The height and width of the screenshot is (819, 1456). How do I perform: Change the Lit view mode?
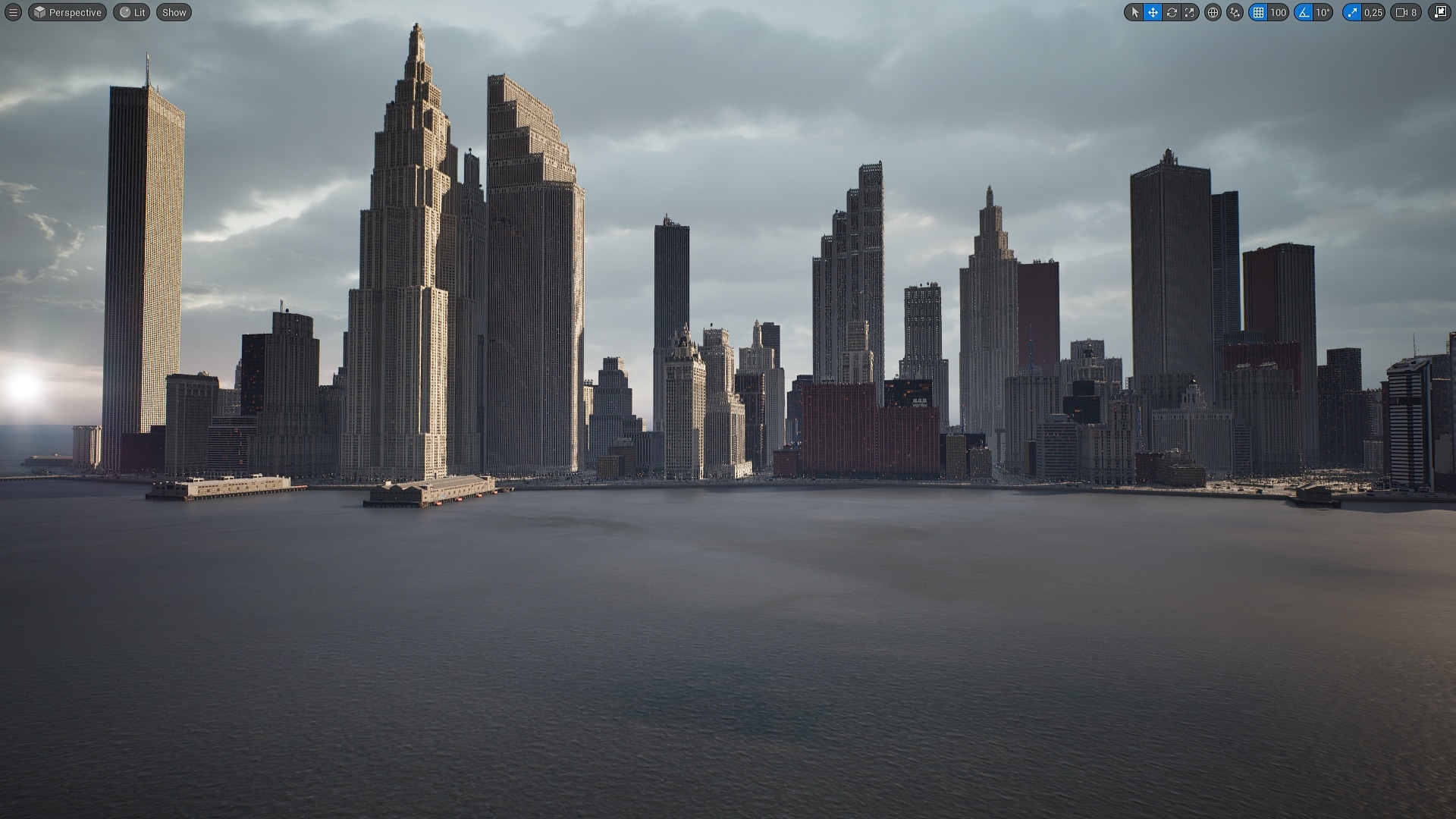pyautogui.click(x=132, y=12)
